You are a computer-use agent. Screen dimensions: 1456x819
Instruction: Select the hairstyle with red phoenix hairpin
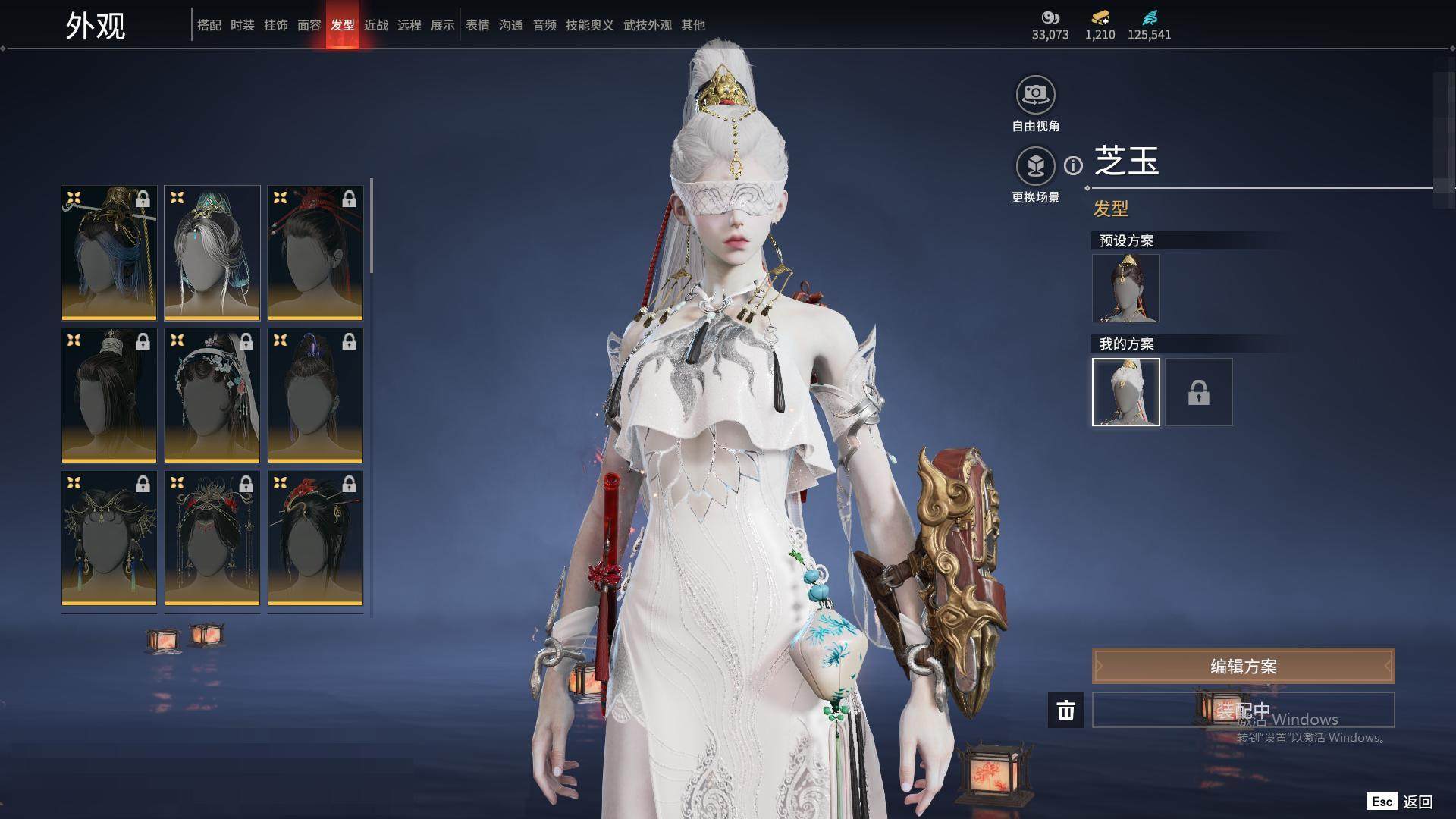[x=315, y=538]
